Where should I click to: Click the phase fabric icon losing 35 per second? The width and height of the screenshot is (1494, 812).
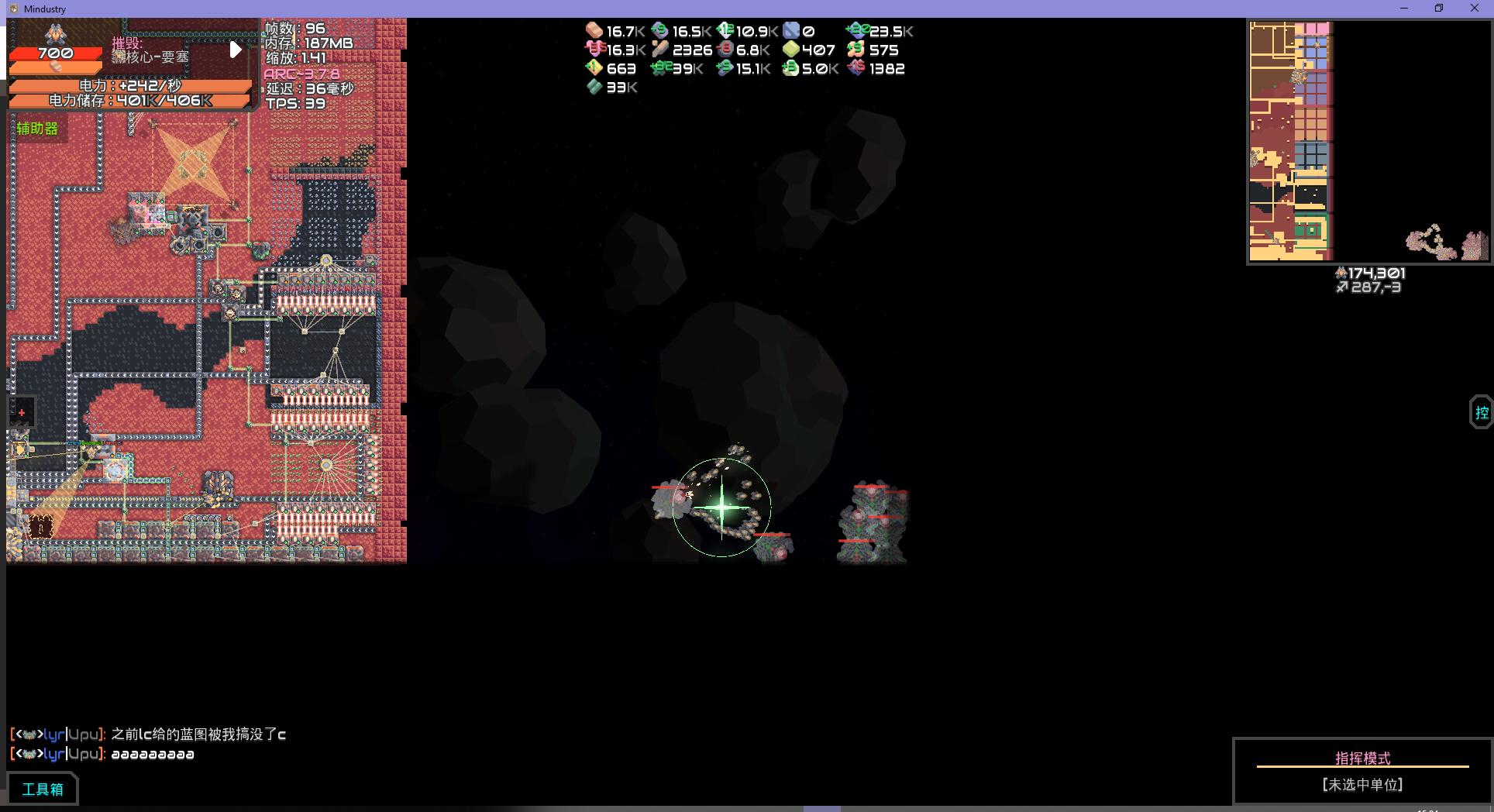tap(594, 49)
